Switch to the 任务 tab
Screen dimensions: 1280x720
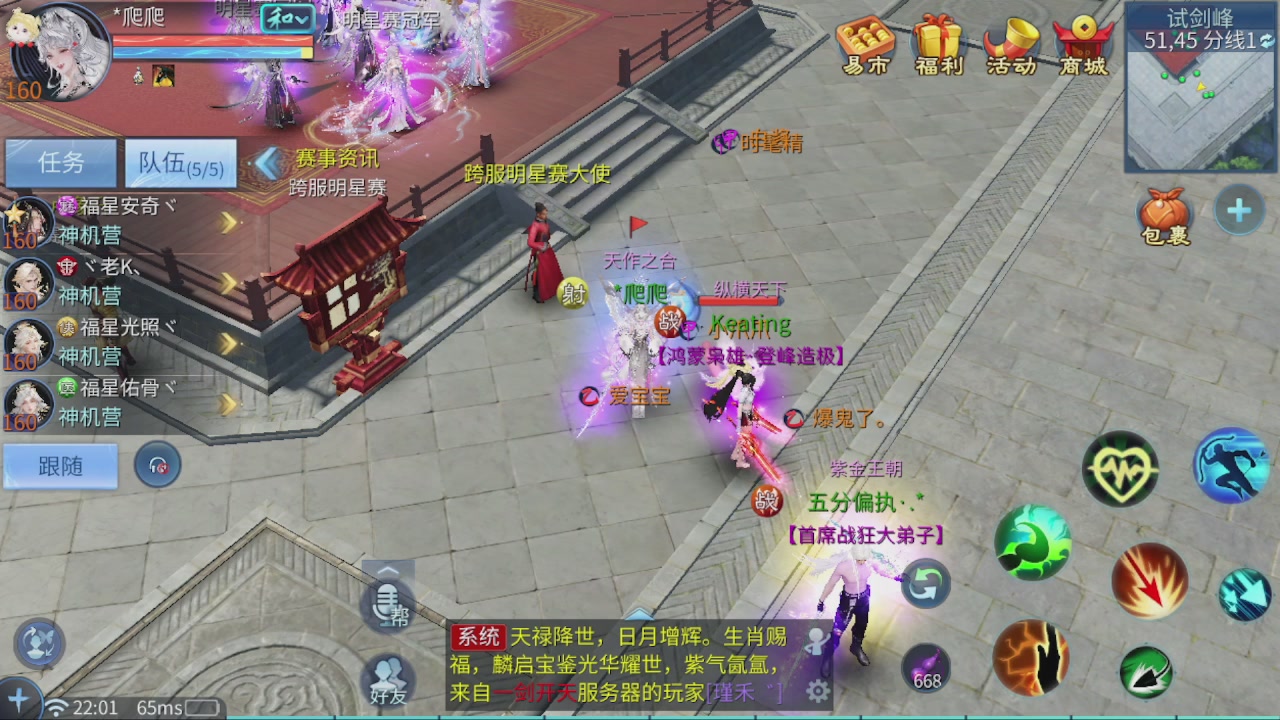[x=60, y=163]
